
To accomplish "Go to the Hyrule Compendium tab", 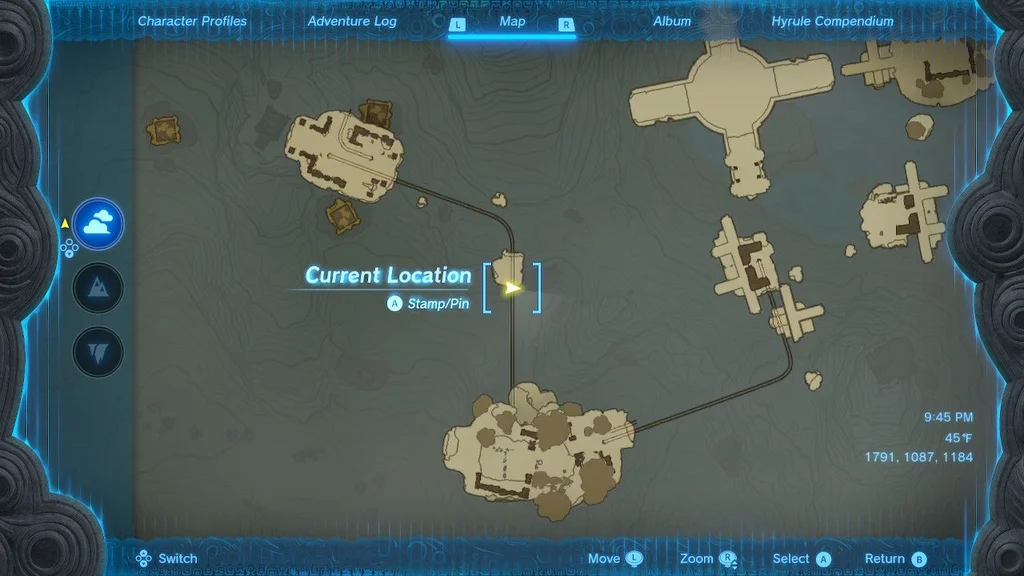I will click(832, 21).
